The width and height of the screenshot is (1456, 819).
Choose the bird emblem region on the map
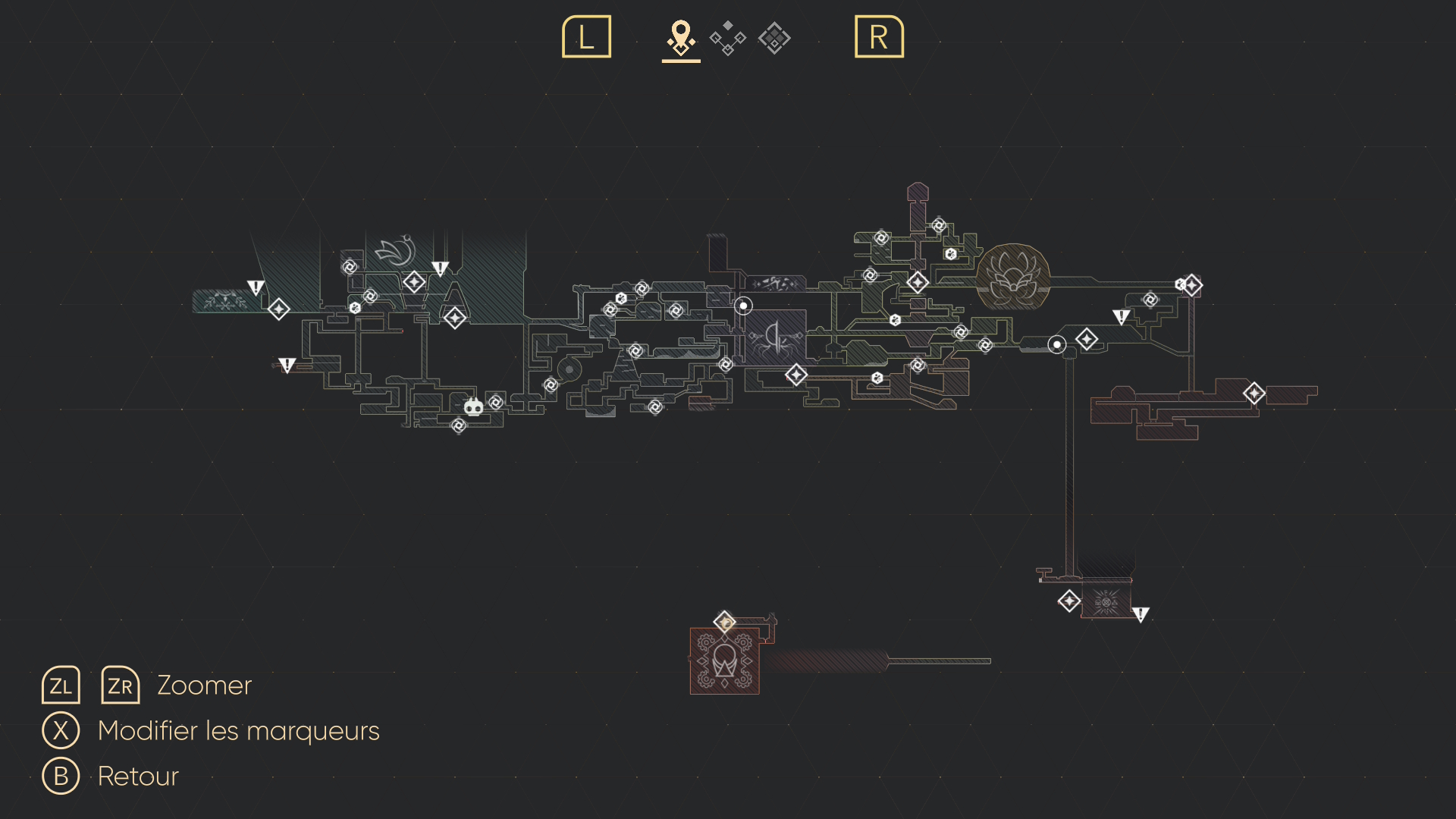point(397,251)
